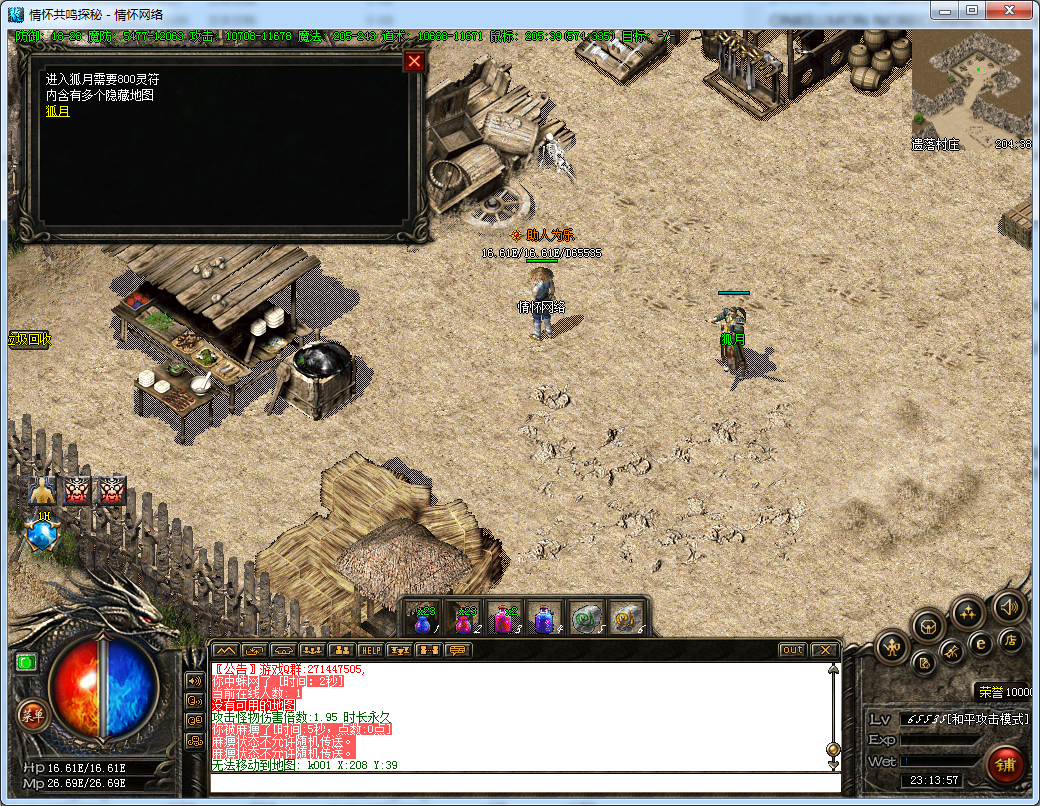Click the 'out' button on chat bar
Screen dimensions: 1040x806
(x=792, y=650)
